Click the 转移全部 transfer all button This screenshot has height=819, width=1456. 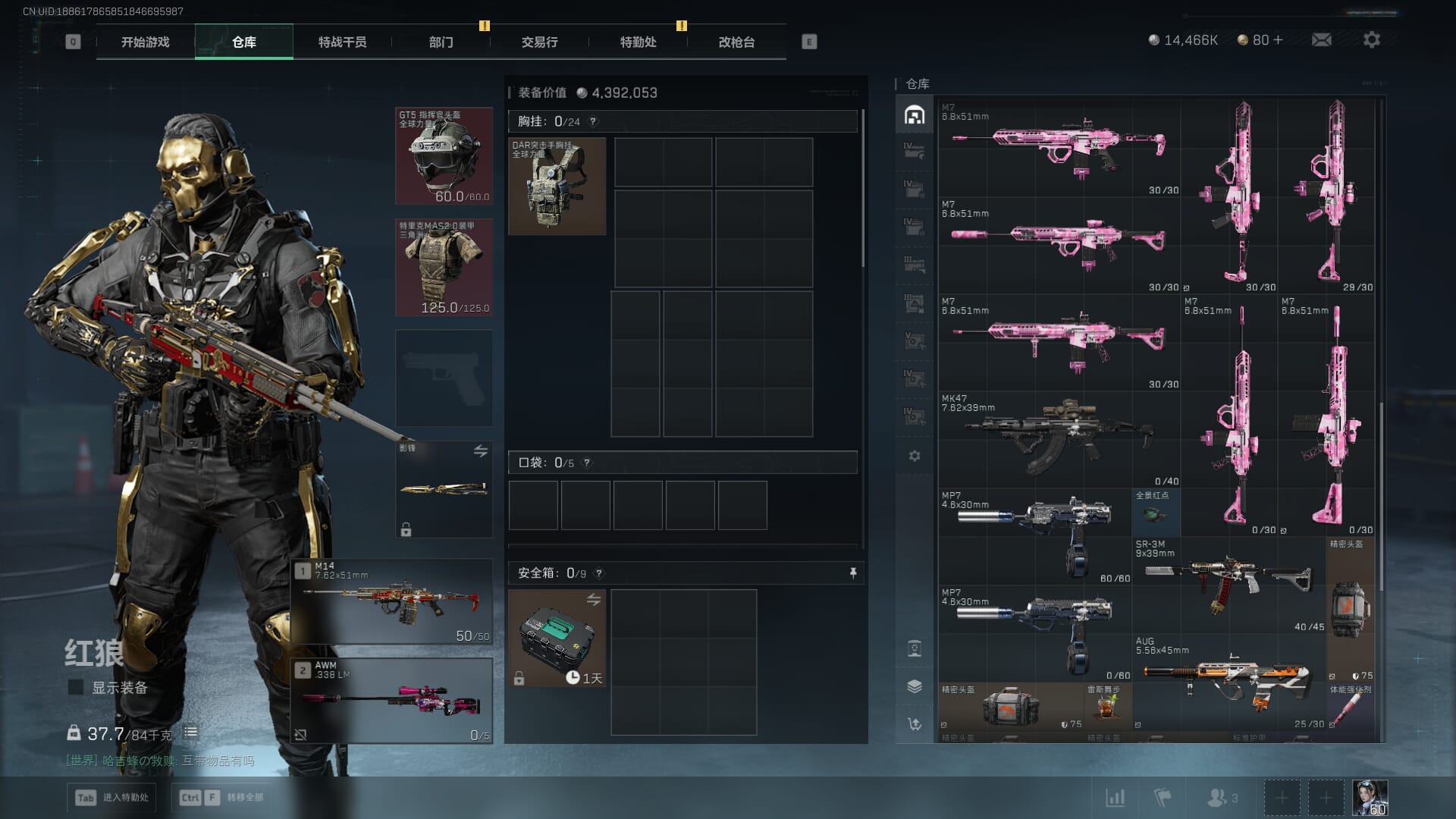221,797
